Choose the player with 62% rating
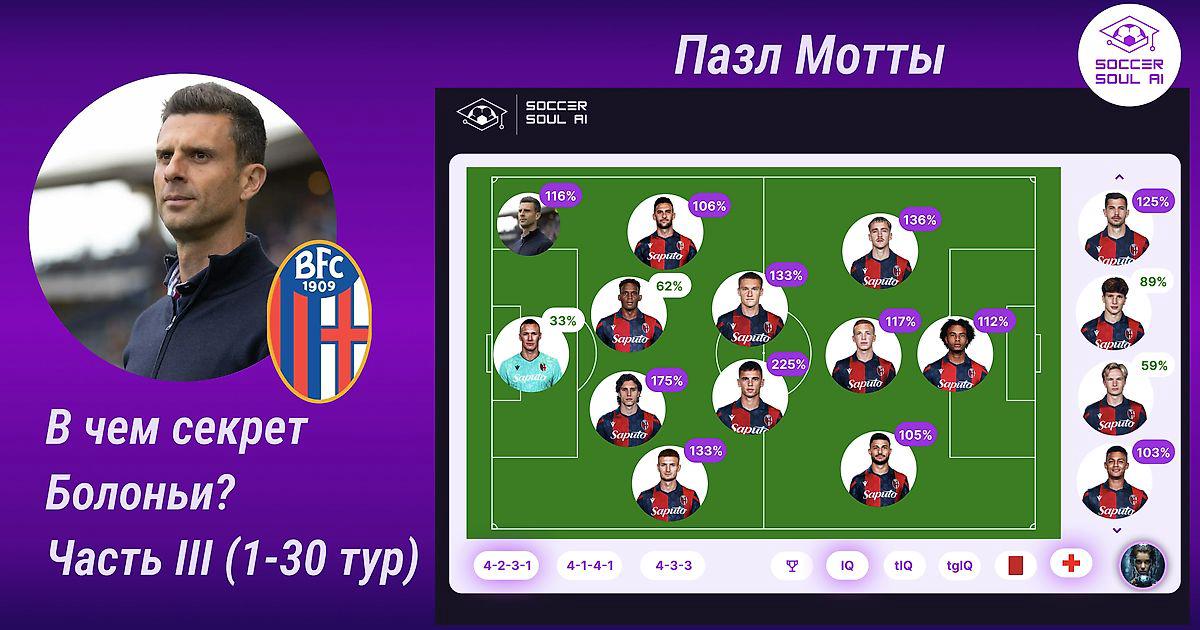 point(628,315)
